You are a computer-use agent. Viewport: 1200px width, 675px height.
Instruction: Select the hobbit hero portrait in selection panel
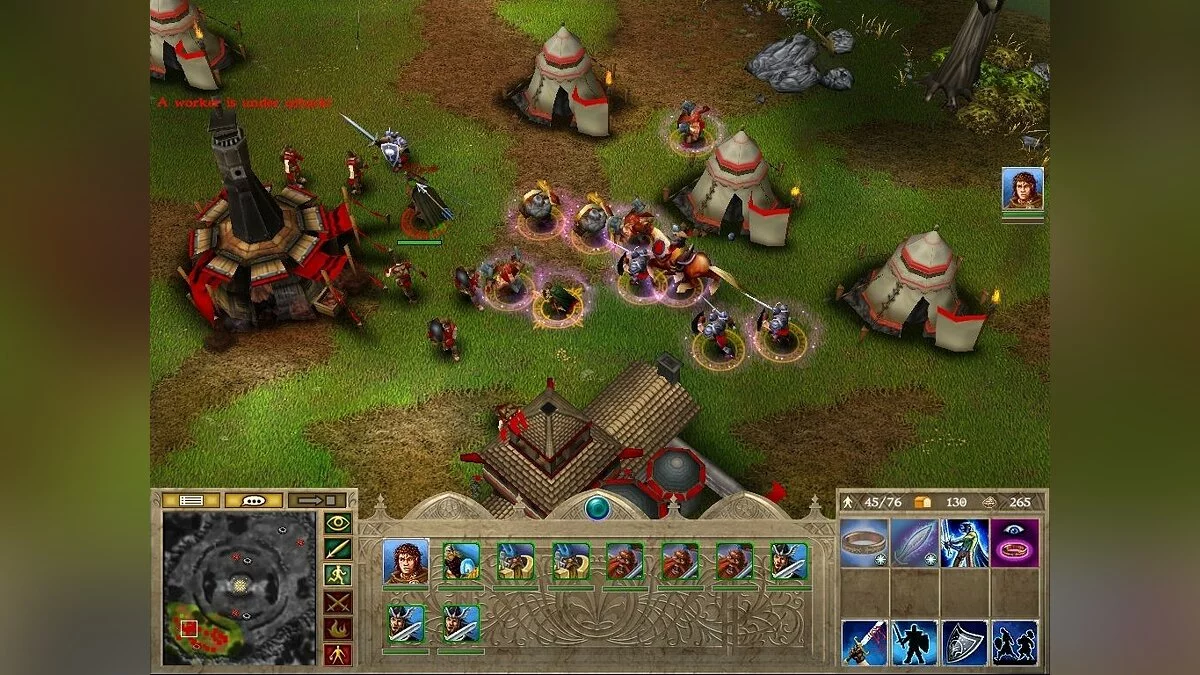click(x=406, y=562)
